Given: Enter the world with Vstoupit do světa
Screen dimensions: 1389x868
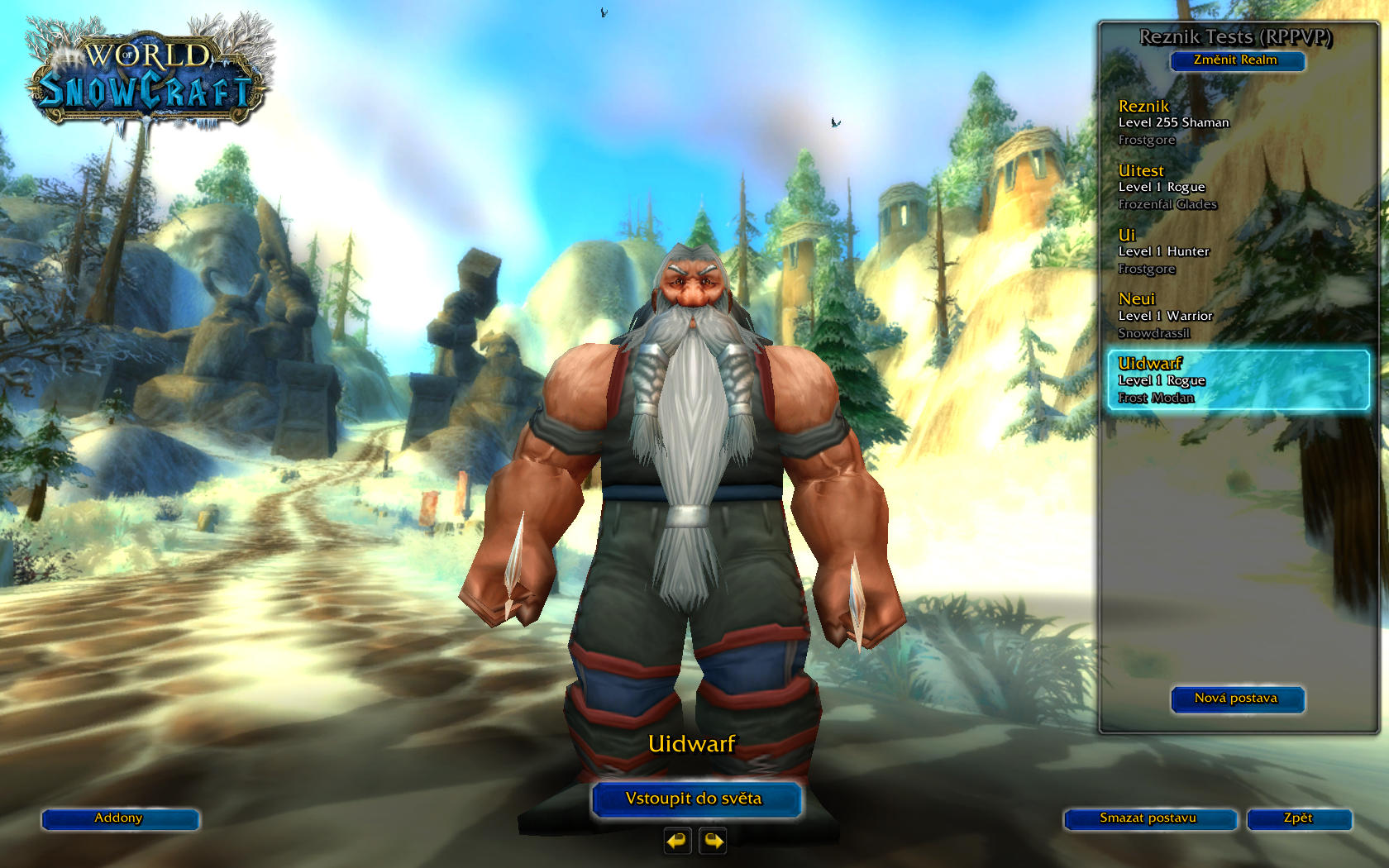Looking at the screenshot, I should pos(695,799).
